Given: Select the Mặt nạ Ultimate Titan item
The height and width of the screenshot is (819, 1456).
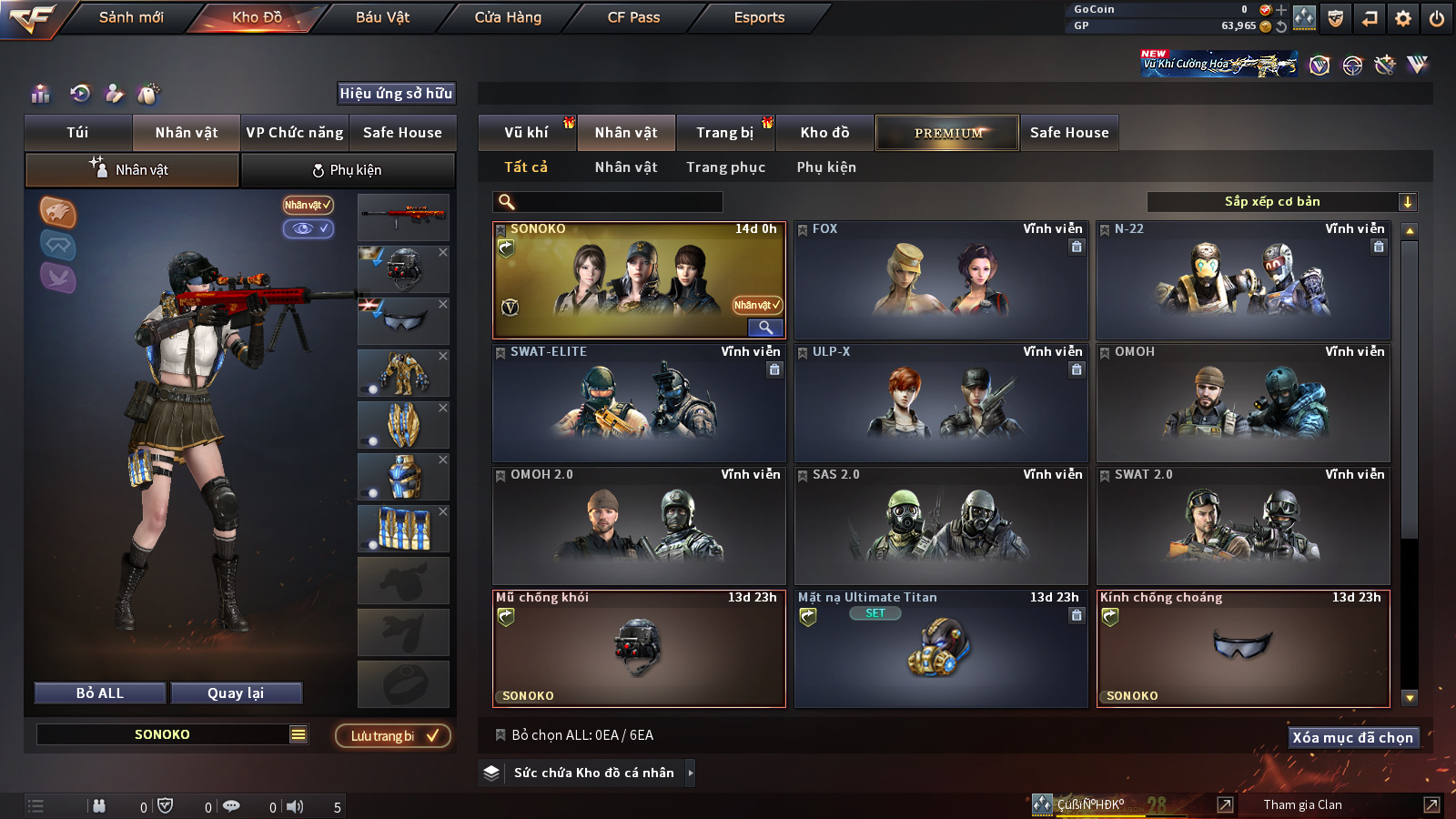Looking at the screenshot, I should 941,649.
